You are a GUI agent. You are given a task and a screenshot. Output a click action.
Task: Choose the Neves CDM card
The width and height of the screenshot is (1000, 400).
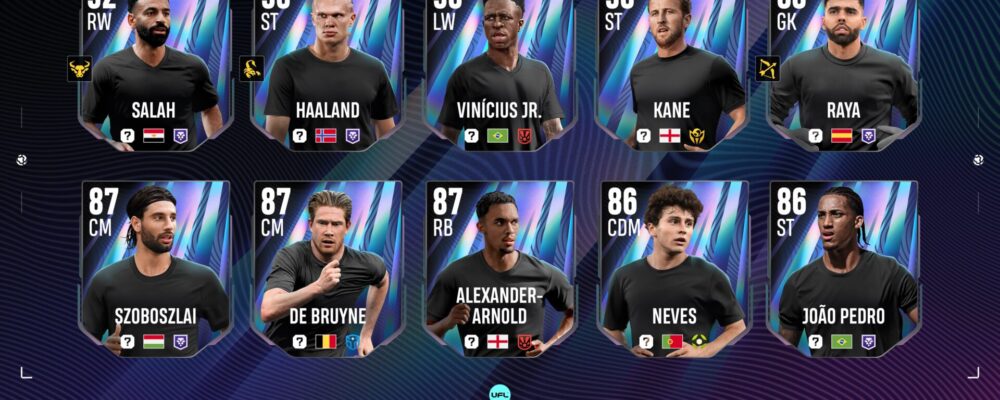point(672,268)
